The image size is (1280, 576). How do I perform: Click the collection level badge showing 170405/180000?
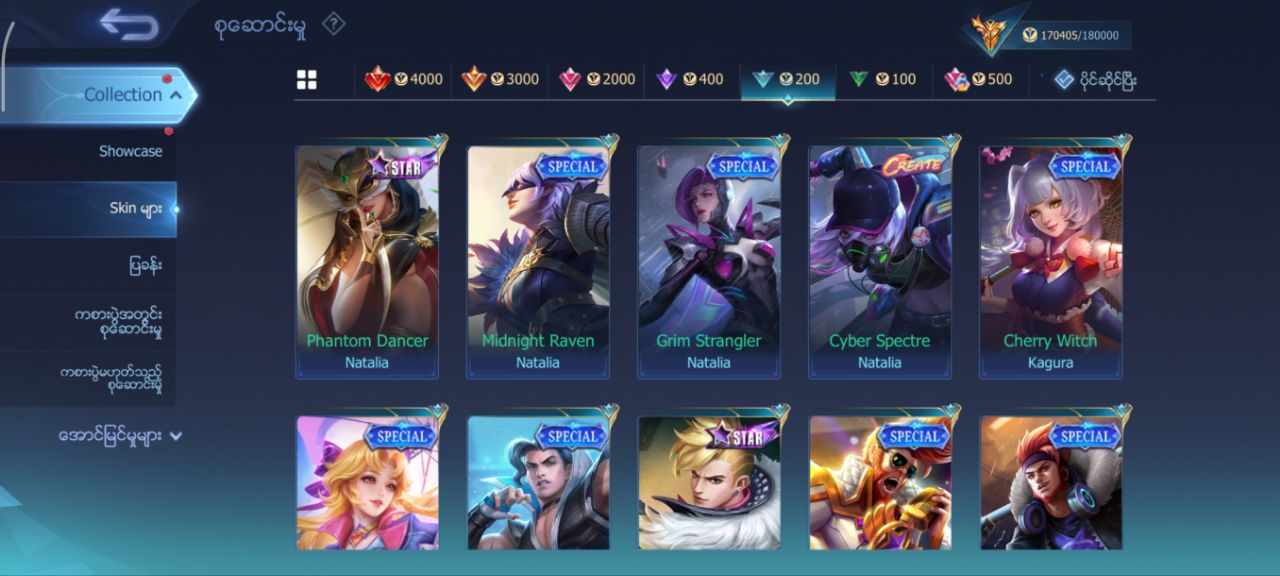[1050, 35]
